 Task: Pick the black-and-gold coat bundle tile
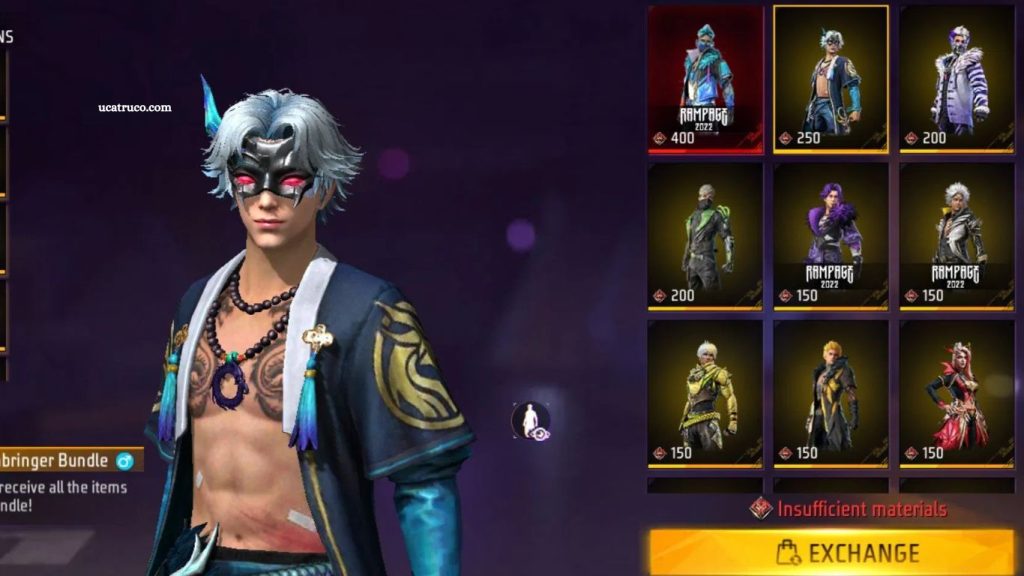click(x=831, y=394)
